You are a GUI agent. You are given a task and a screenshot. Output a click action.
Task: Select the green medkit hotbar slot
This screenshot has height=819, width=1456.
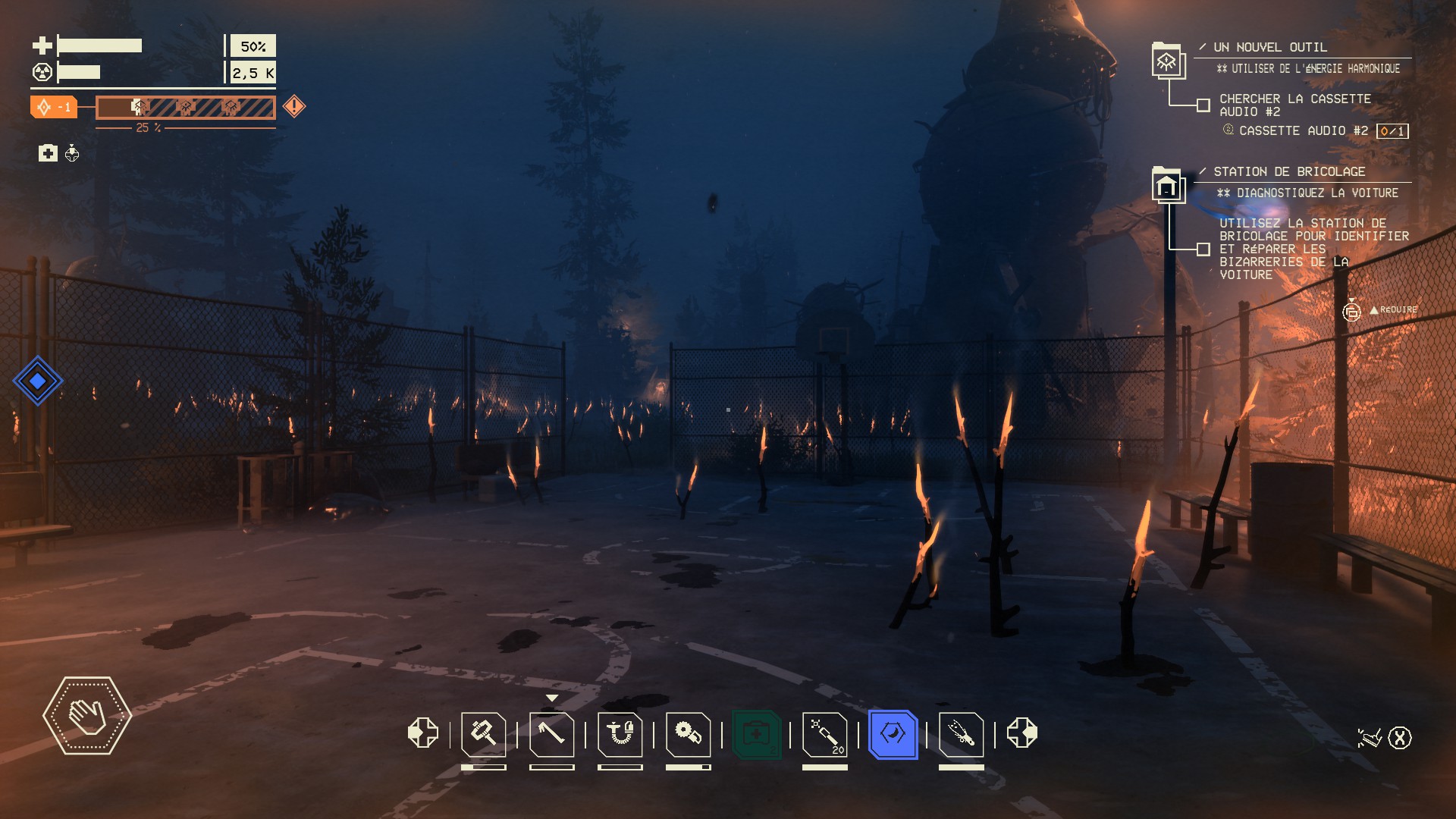coord(756,734)
